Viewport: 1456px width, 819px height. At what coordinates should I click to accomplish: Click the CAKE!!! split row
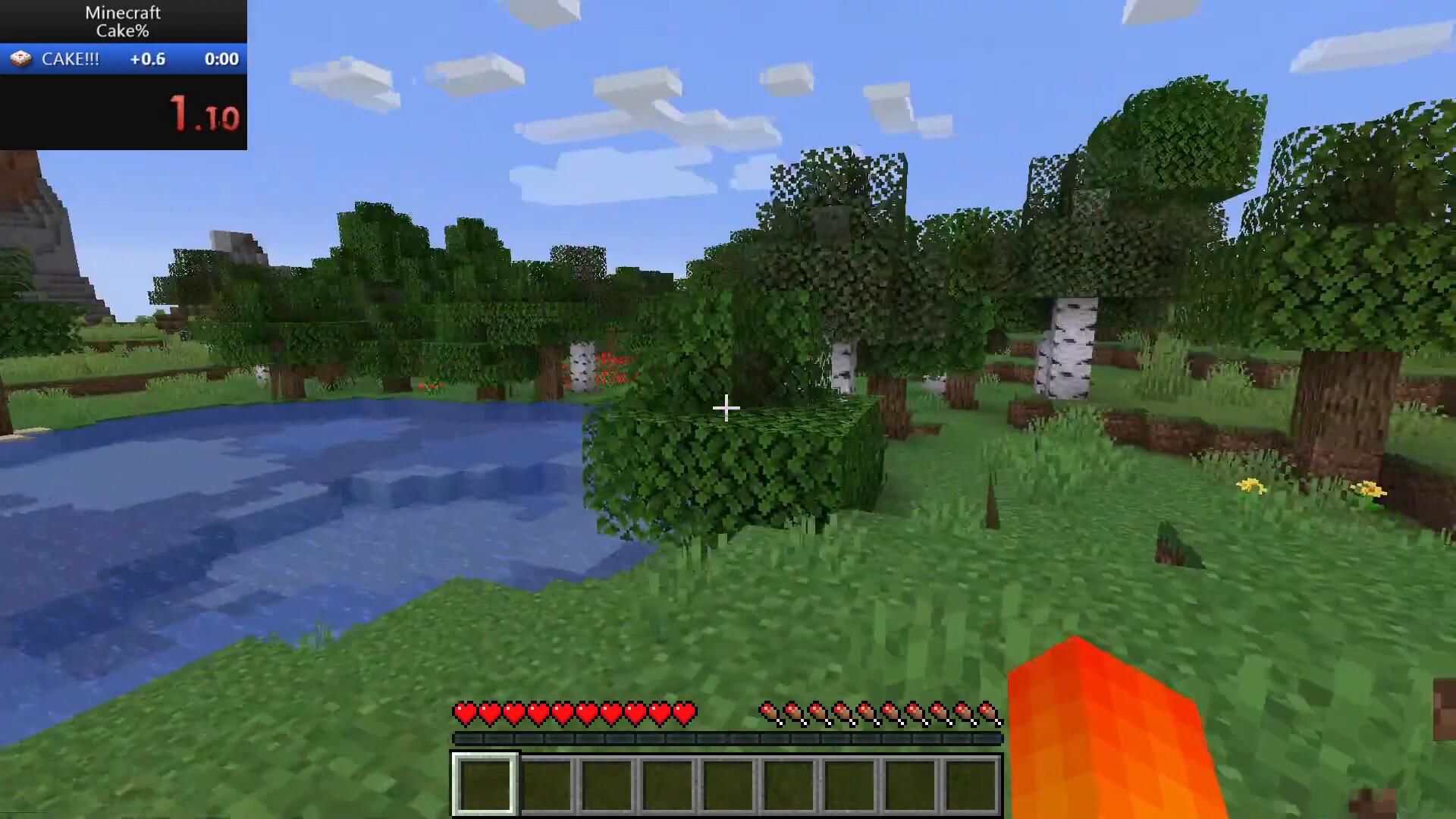click(123, 59)
